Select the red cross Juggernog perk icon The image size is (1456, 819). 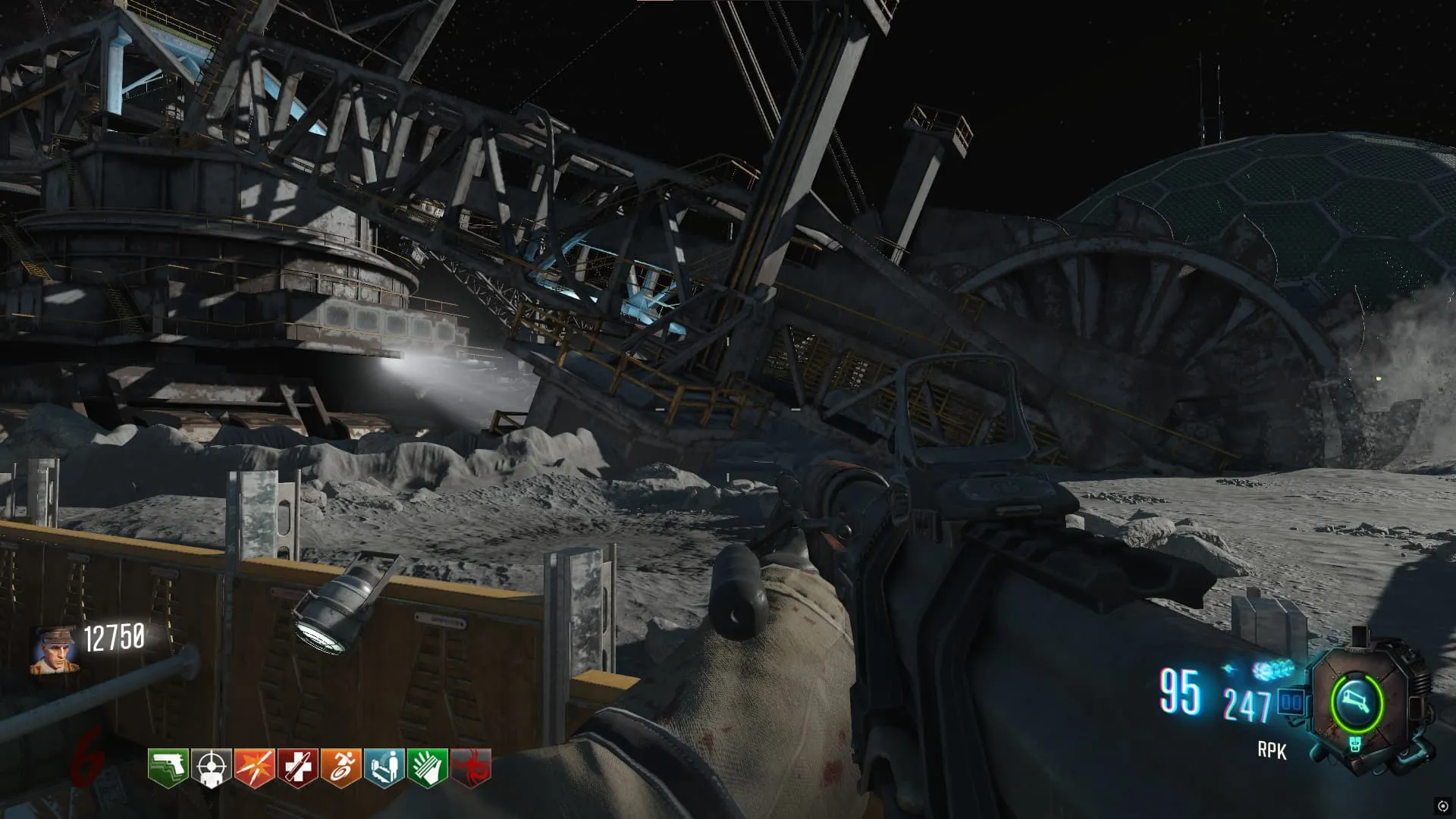(297, 767)
